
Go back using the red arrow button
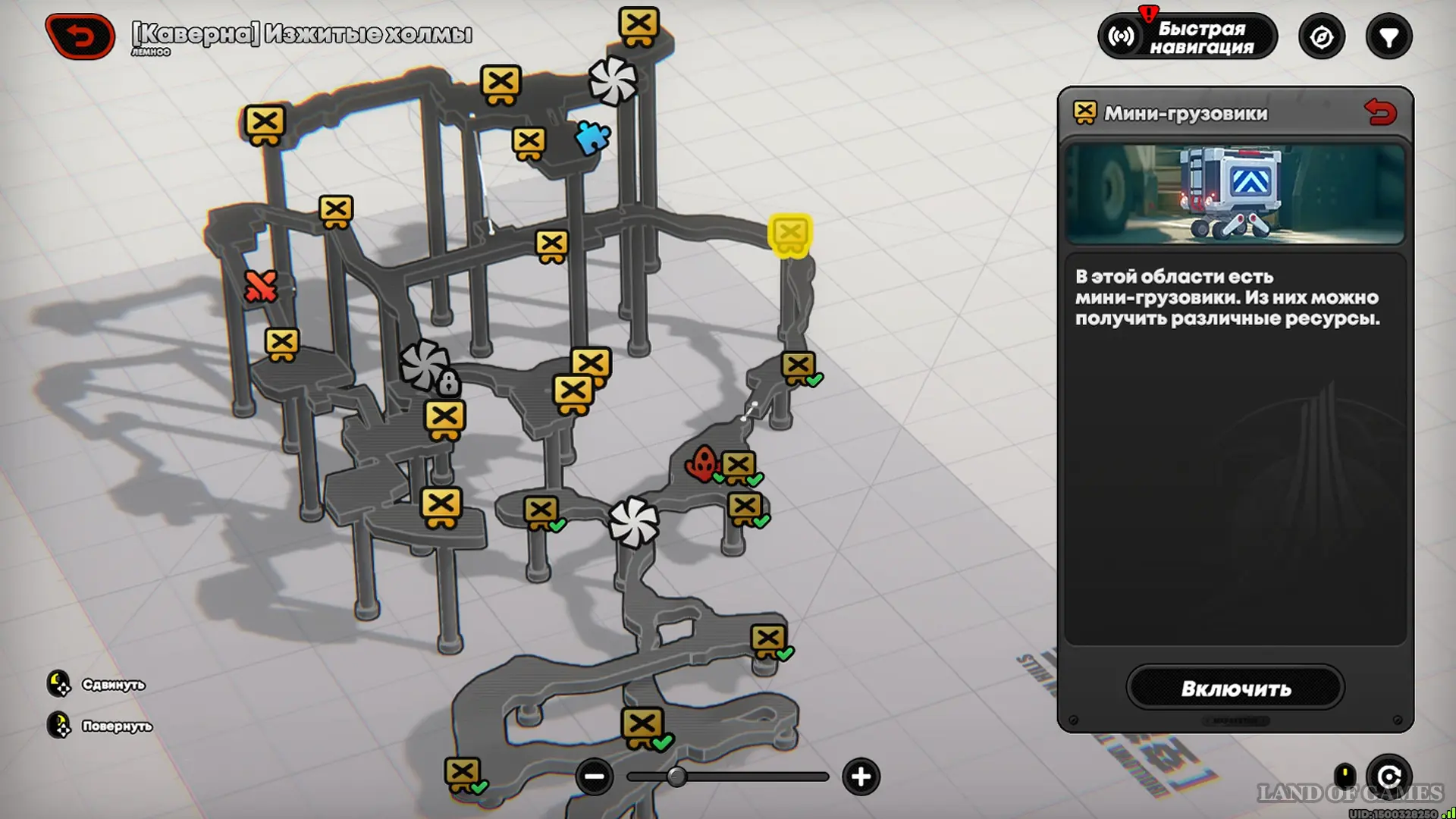tap(80, 36)
